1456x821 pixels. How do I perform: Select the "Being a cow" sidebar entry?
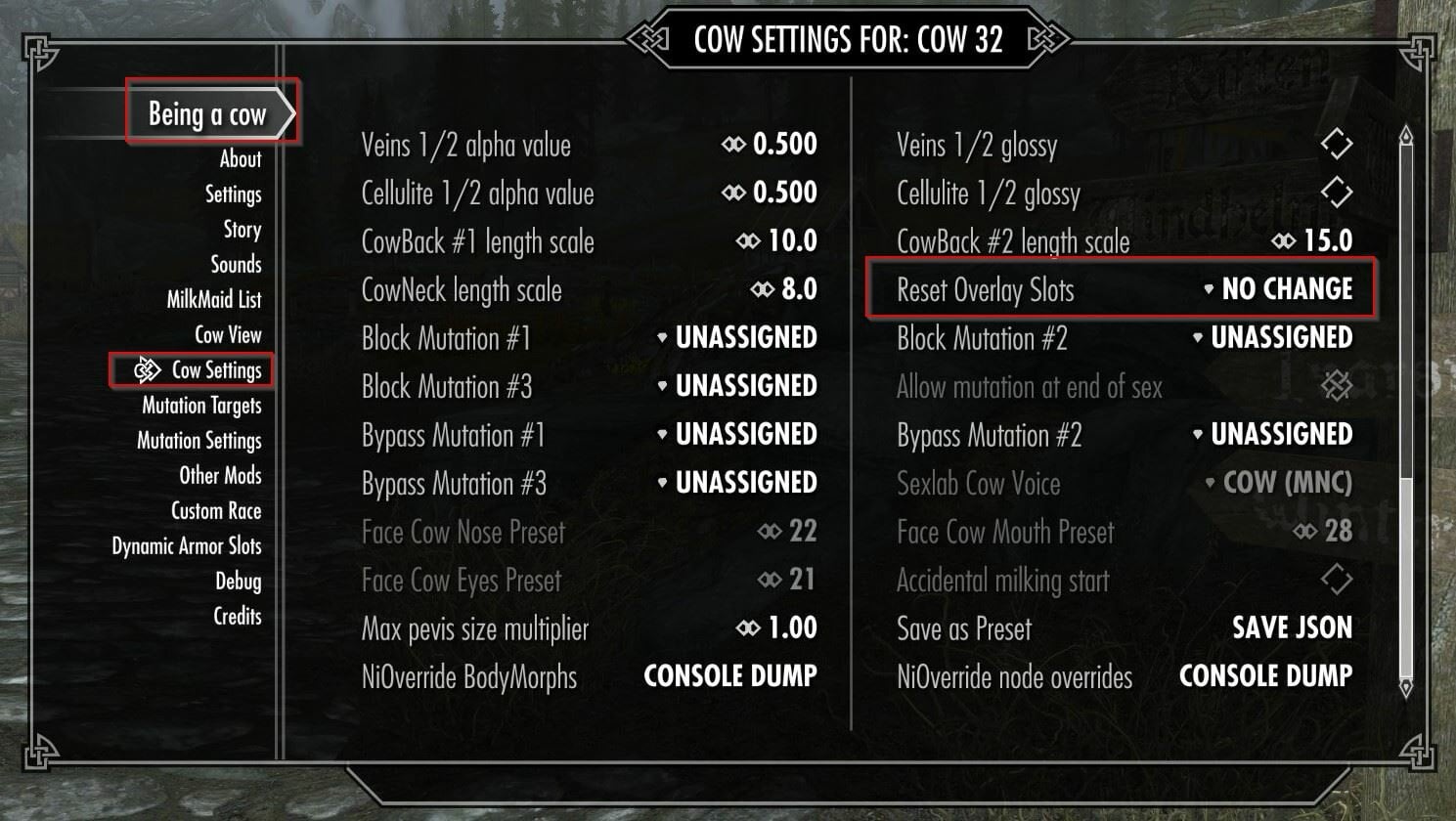click(206, 113)
